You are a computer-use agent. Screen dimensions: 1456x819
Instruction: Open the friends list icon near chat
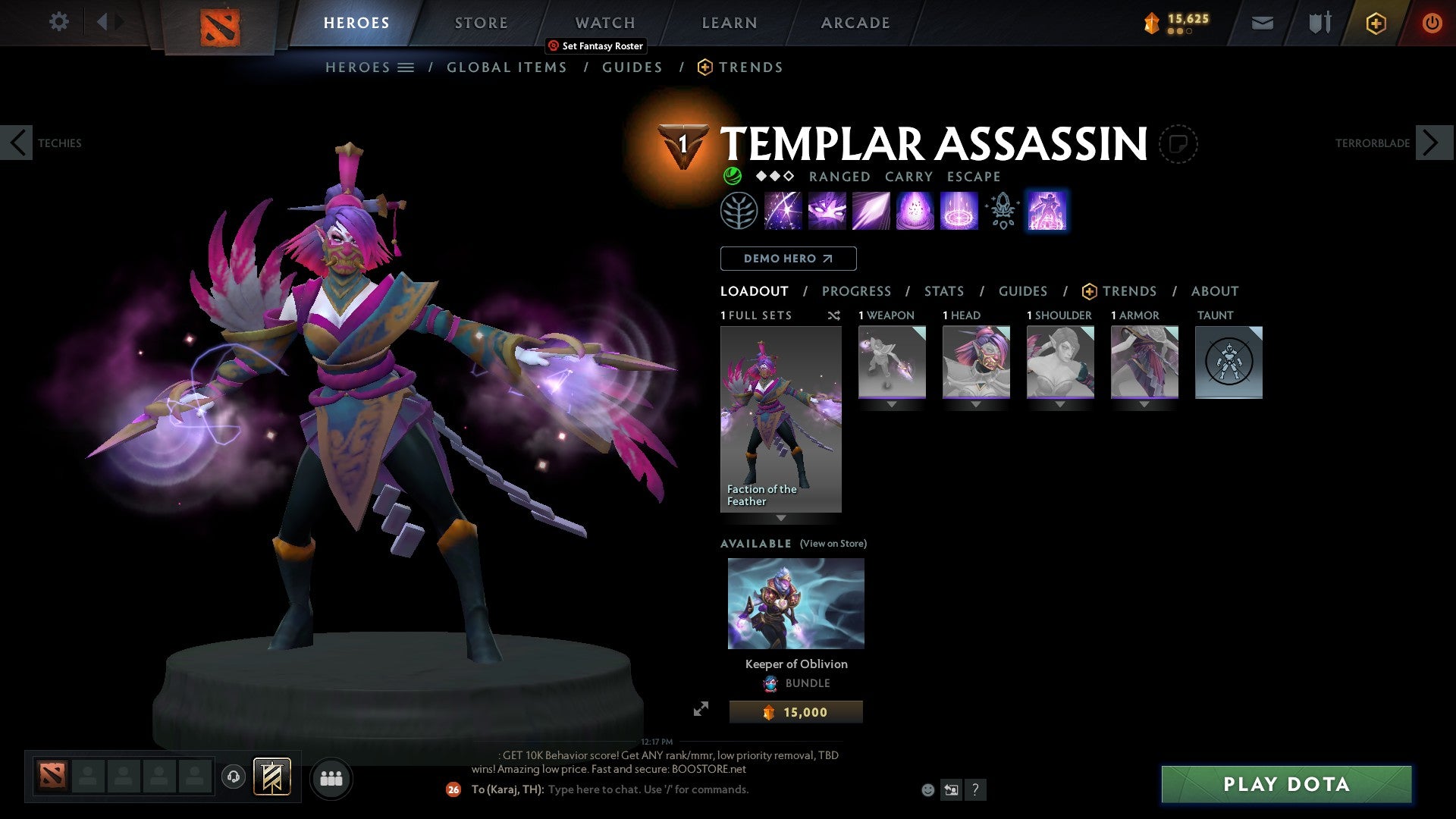(331, 777)
